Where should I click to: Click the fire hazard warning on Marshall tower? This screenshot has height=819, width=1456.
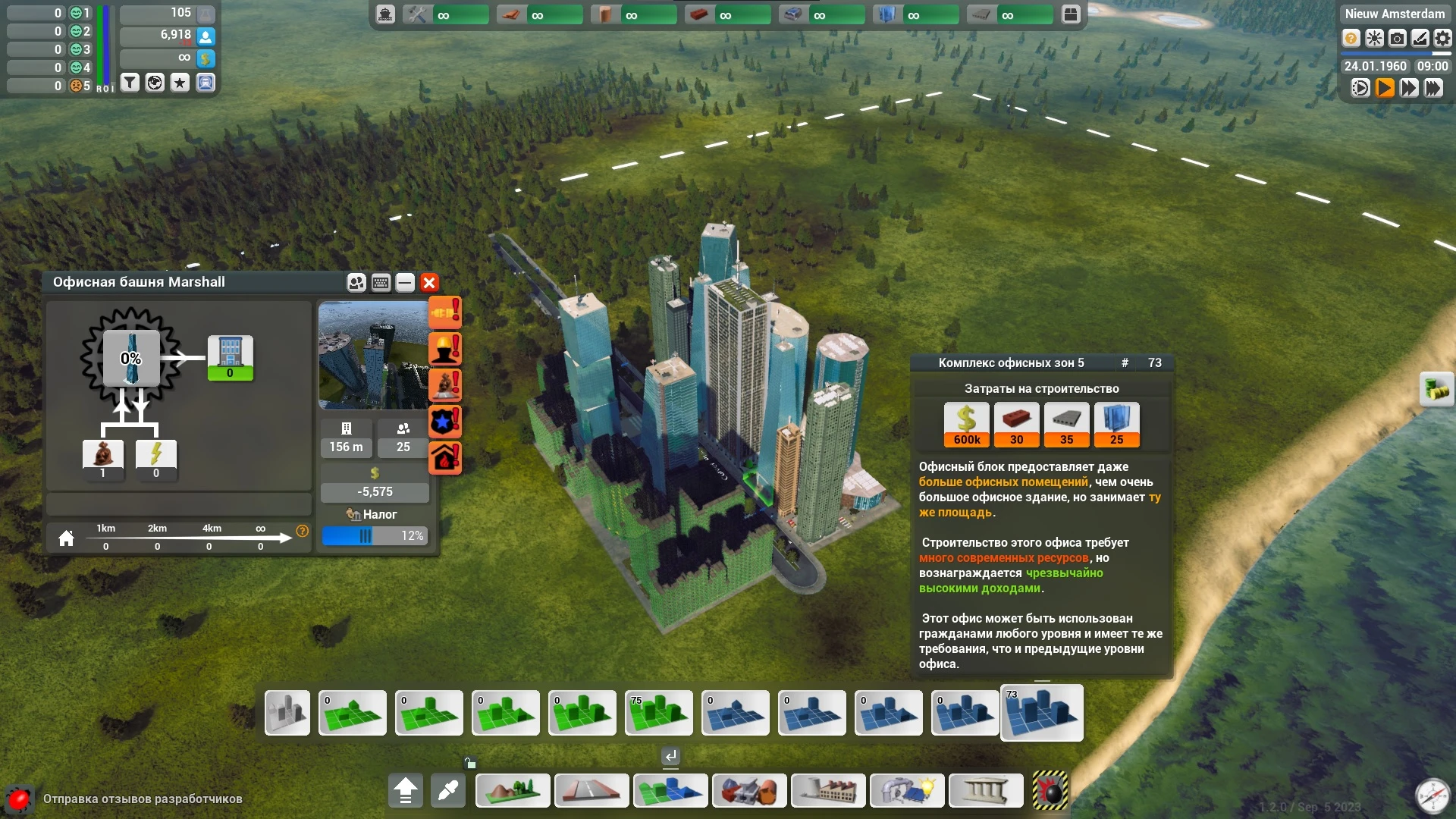tap(445, 457)
